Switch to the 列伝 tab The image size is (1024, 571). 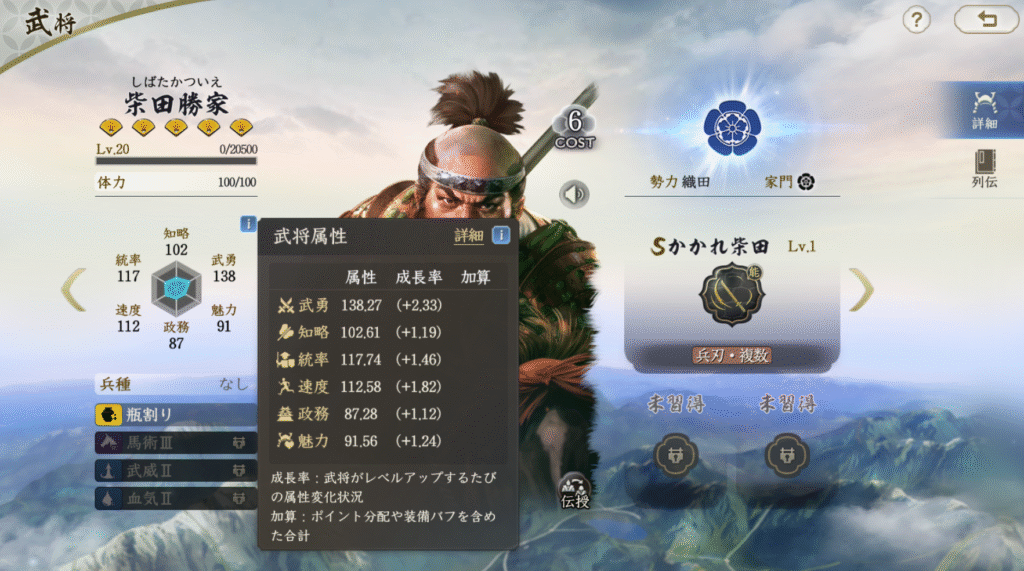(x=984, y=169)
